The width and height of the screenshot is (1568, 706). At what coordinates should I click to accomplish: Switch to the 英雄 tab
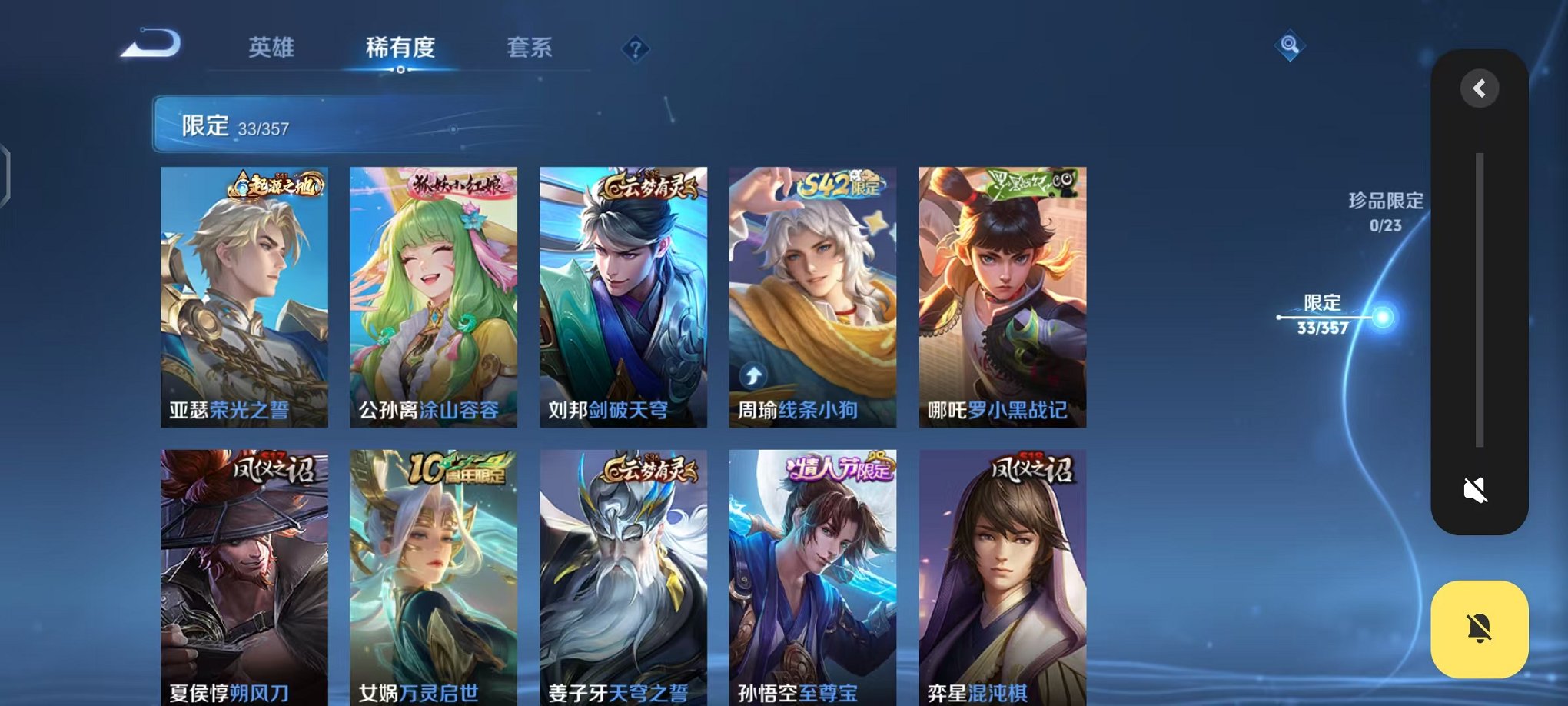click(x=271, y=48)
